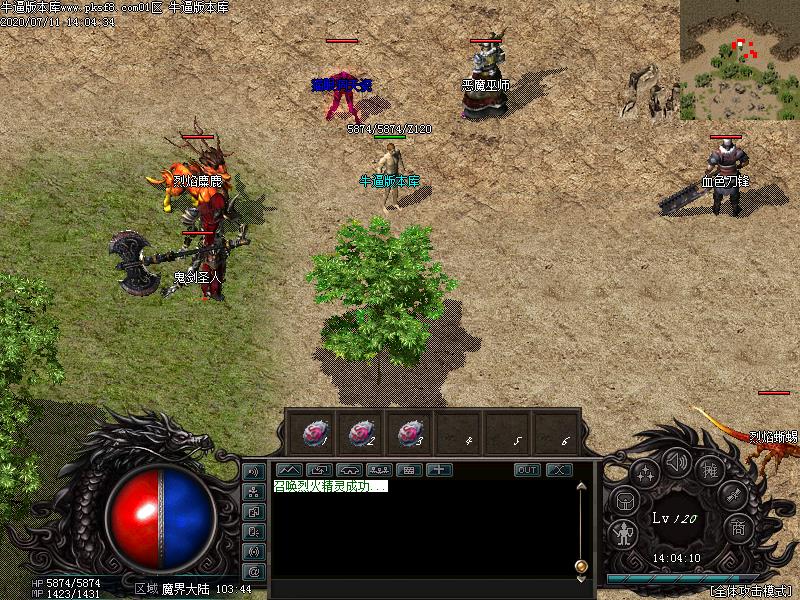Switch the all-attack mode label (全体攻击模式)
Screen dimensions: 800x600
(x=751, y=591)
